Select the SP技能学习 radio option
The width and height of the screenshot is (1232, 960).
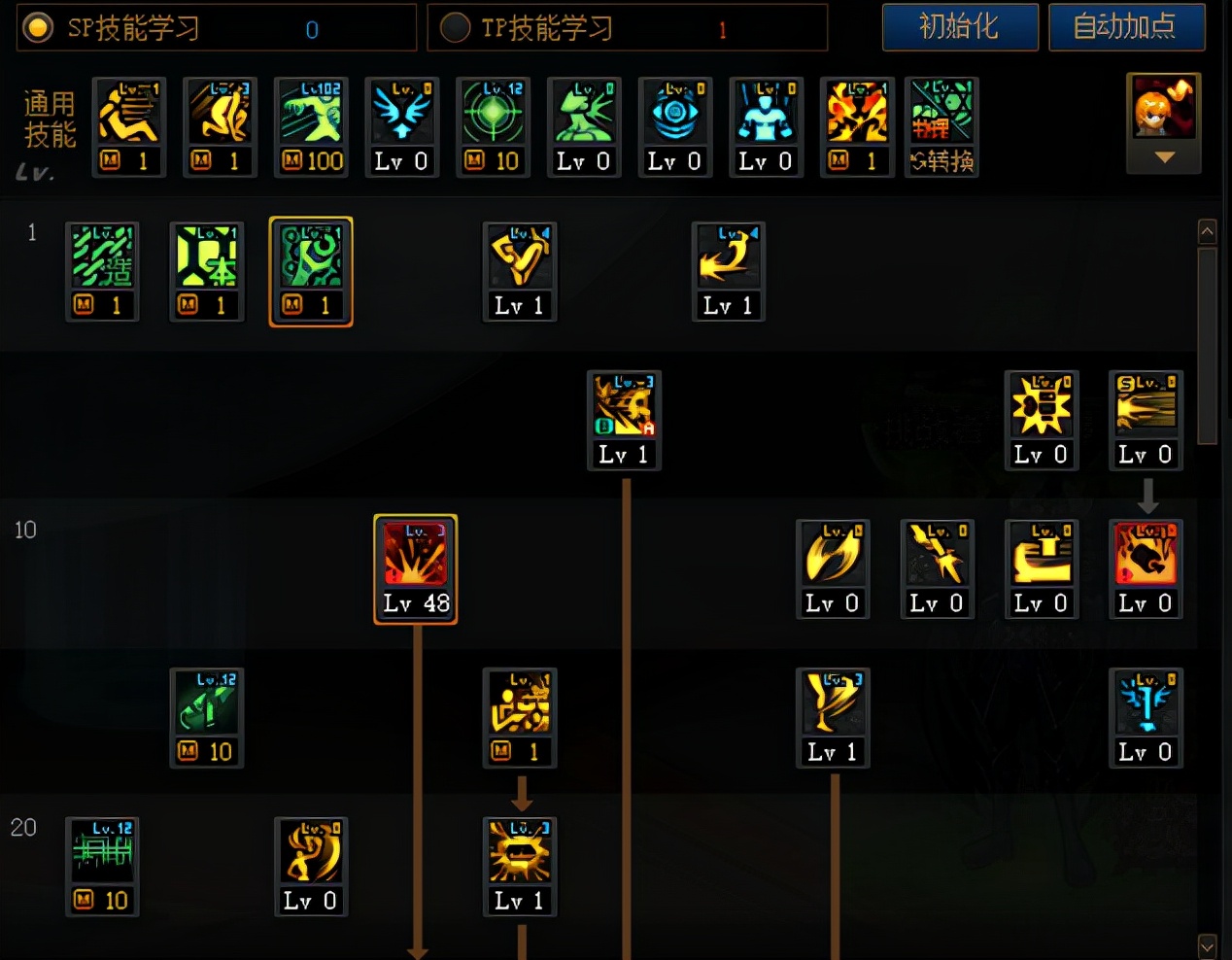[38, 27]
